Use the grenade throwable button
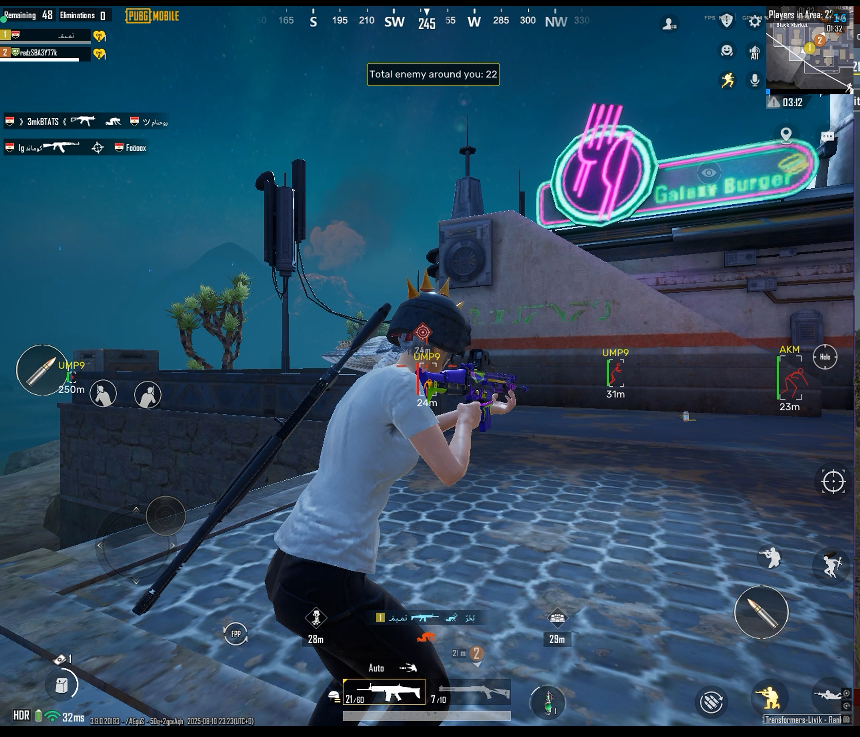The height and width of the screenshot is (737, 860). [546, 701]
